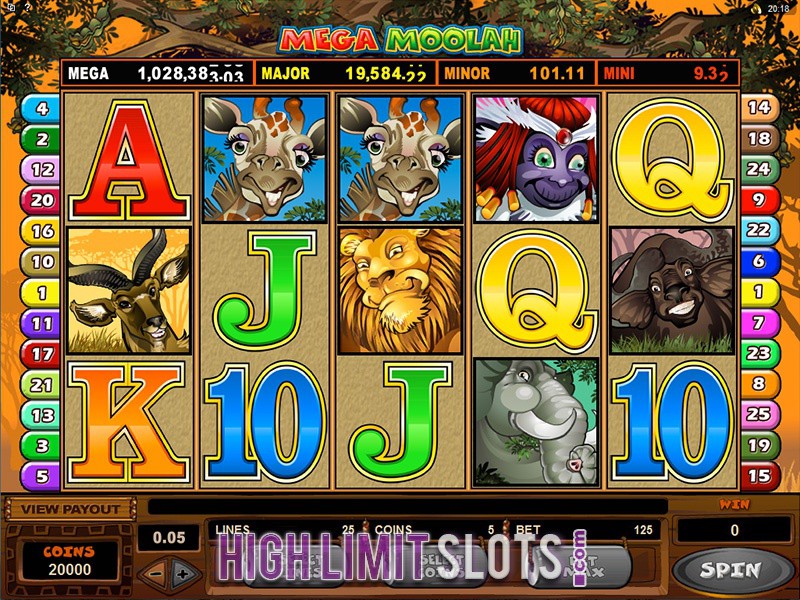Viewport: 800px width, 600px height.
Task: Decrease coin size with the minus button
Action: pos(153,575)
